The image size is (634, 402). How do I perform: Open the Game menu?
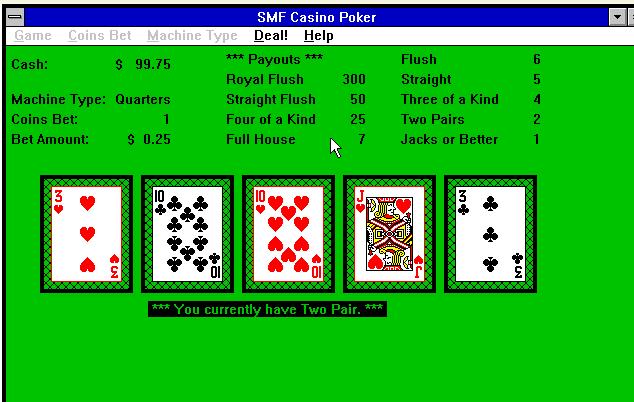pos(33,36)
